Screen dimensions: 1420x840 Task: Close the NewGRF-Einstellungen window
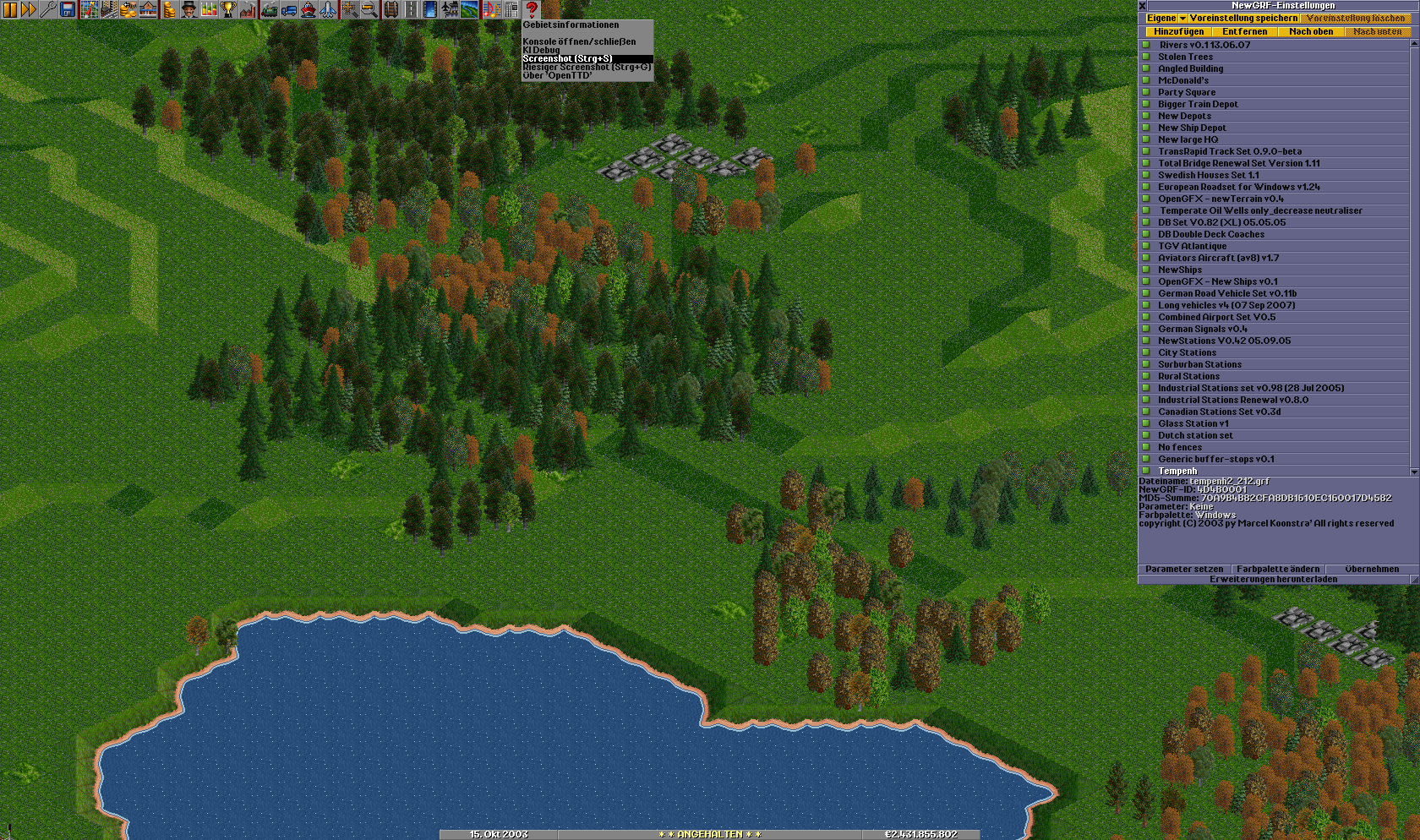coord(1143,6)
